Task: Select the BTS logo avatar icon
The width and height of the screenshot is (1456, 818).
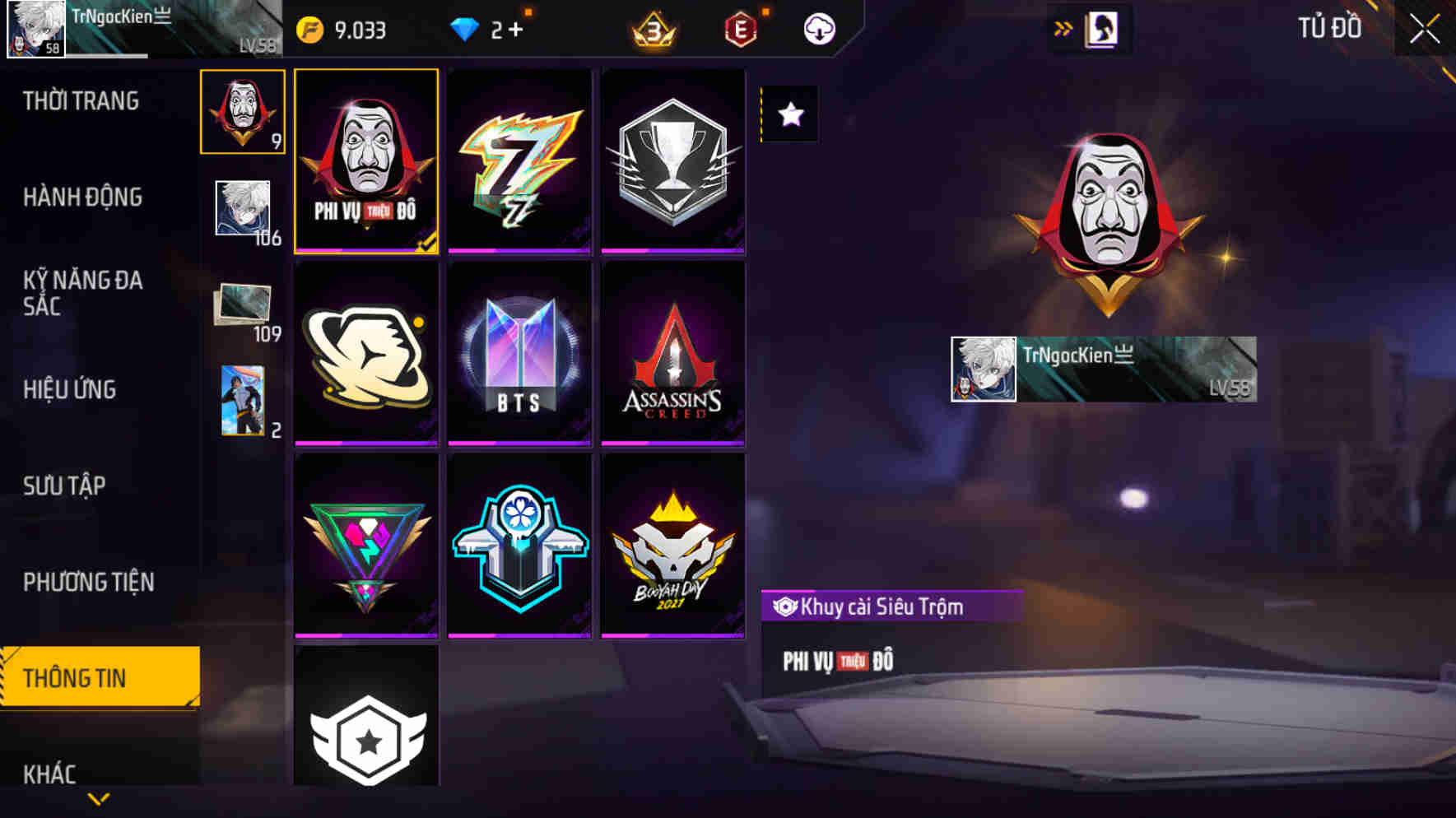Action: 519,354
